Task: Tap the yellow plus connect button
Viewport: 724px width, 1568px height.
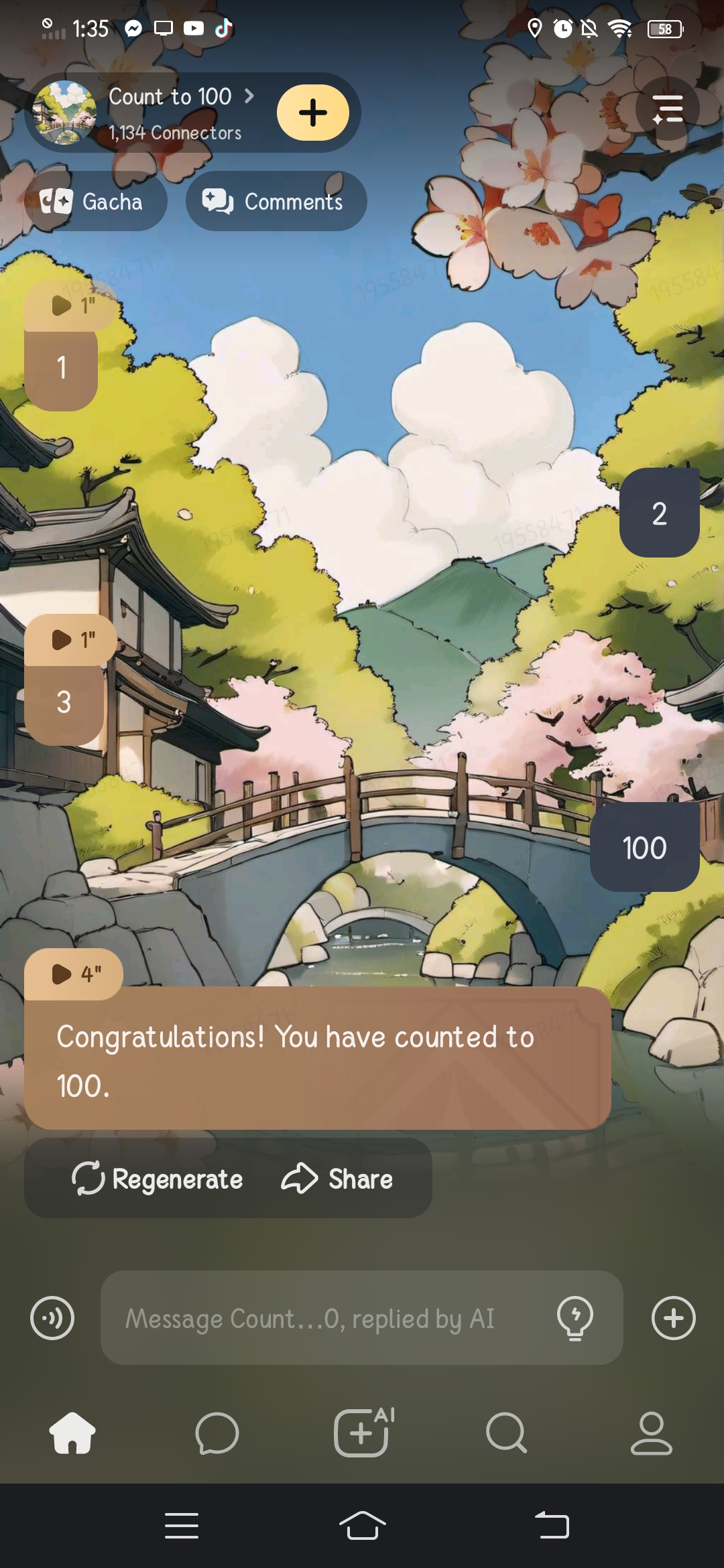Action: tap(312, 113)
